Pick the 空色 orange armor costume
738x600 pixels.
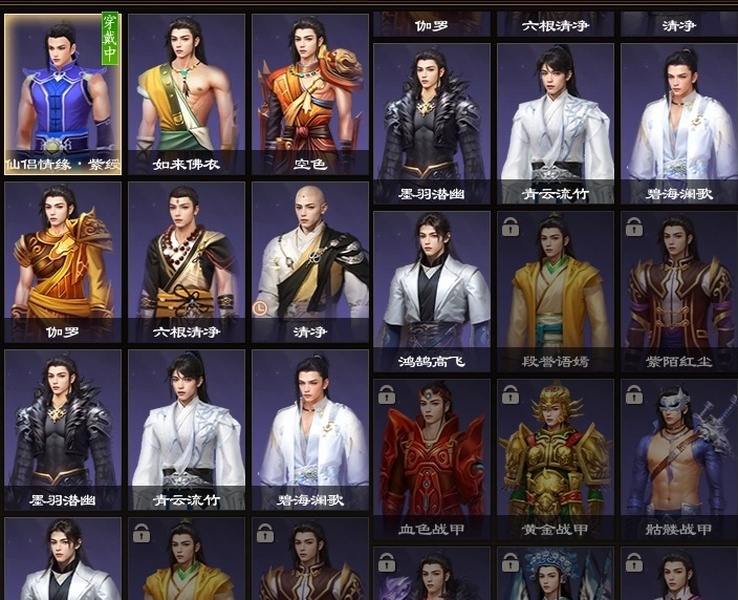pyautogui.click(x=310, y=94)
